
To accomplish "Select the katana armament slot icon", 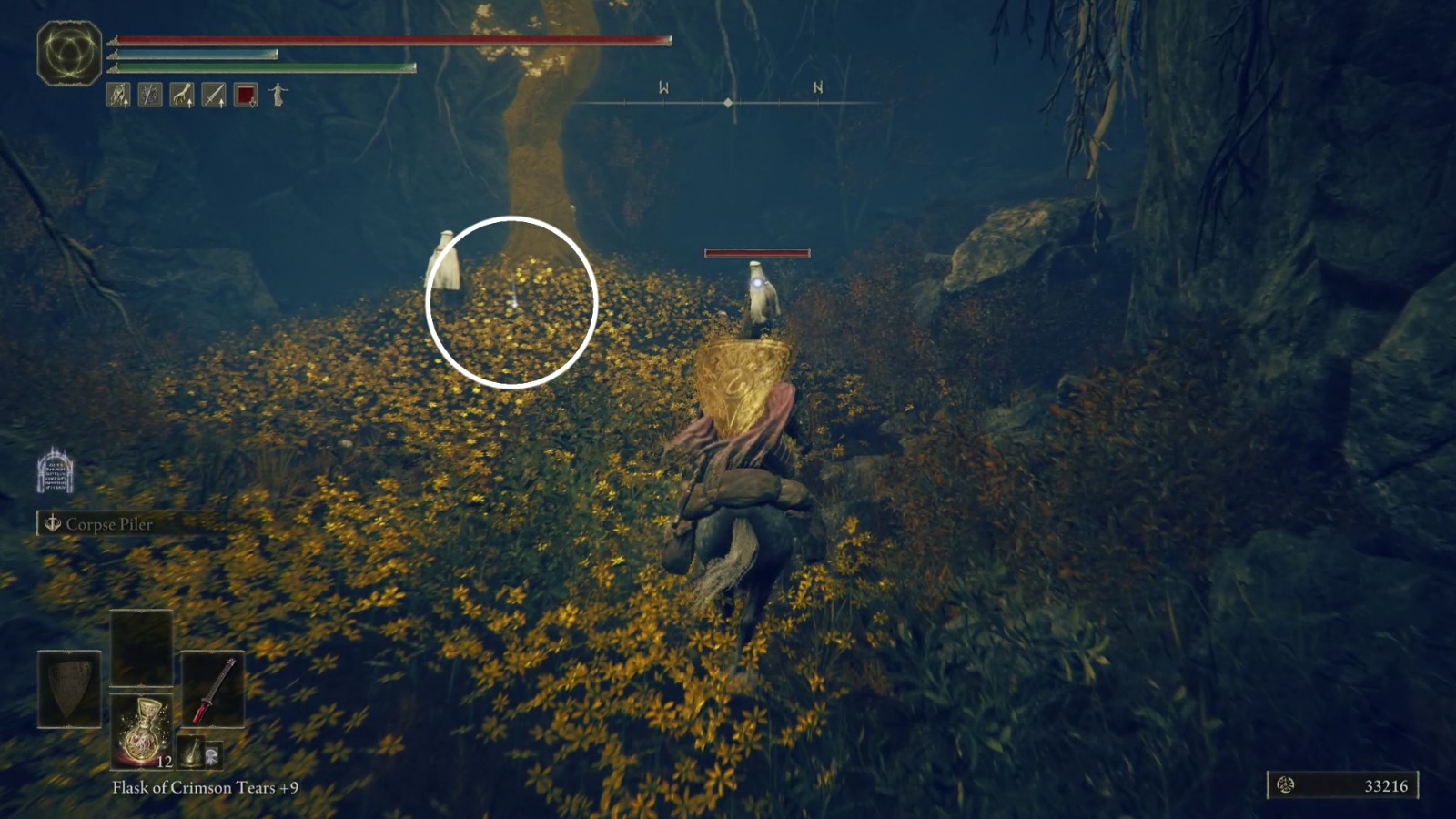I will [x=213, y=690].
